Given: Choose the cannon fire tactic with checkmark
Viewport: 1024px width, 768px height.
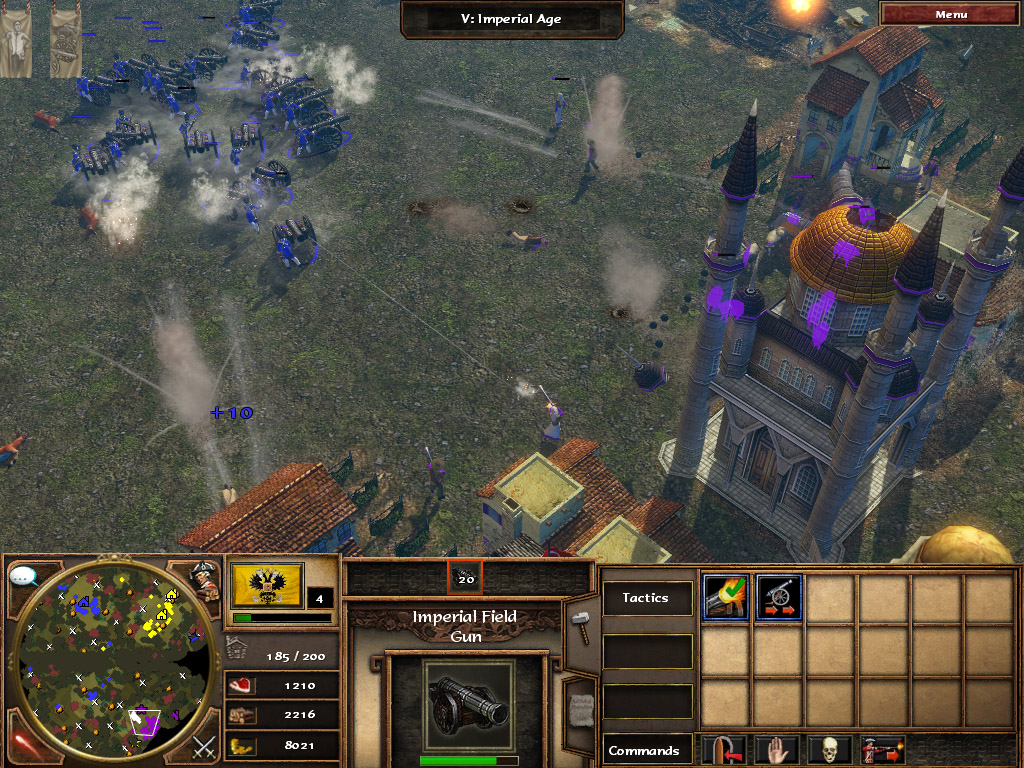Looking at the screenshot, I should (725, 598).
